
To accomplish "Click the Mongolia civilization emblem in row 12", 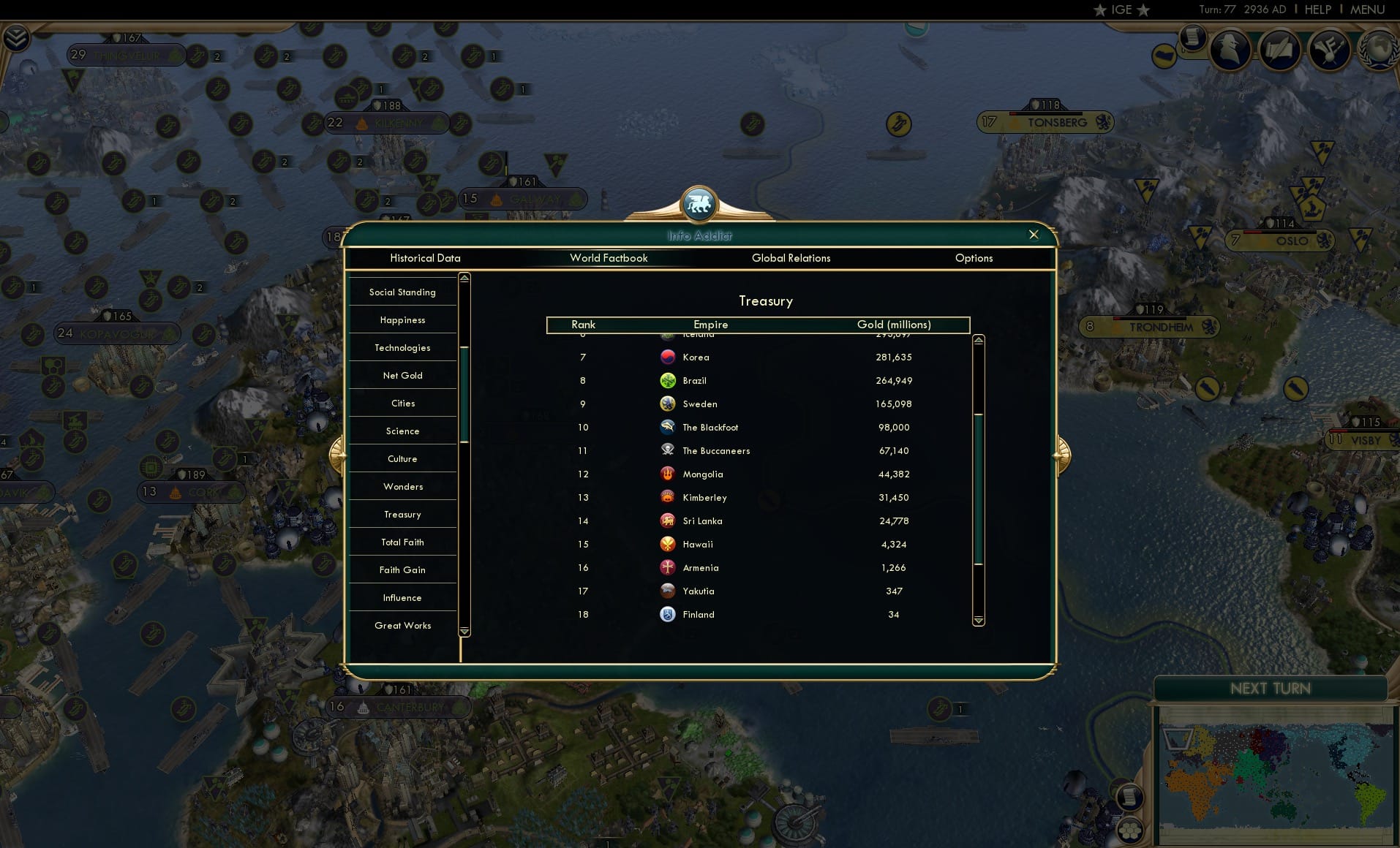I will (668, 474).
